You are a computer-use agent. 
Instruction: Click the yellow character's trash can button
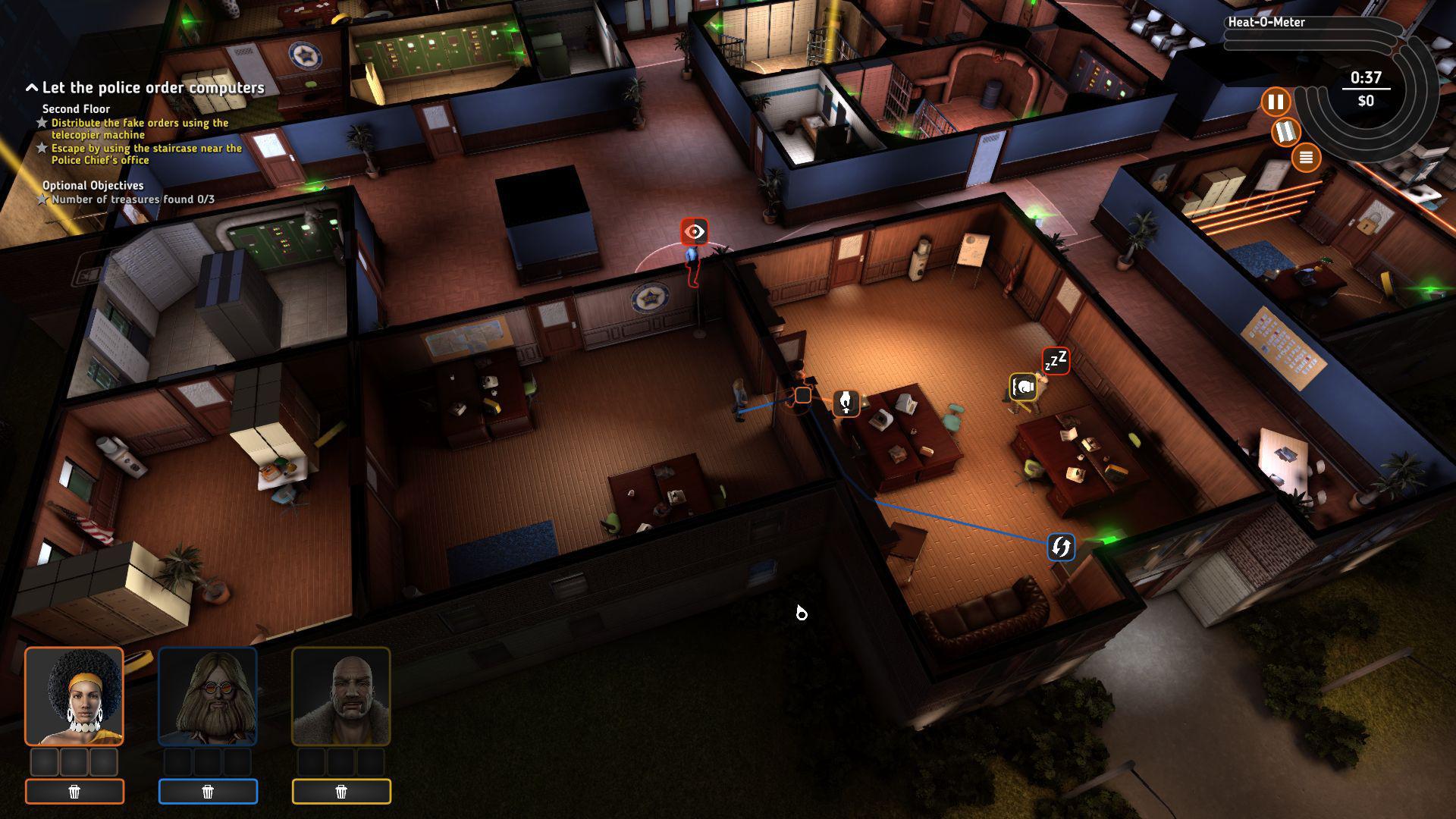(x=341, y=791)
